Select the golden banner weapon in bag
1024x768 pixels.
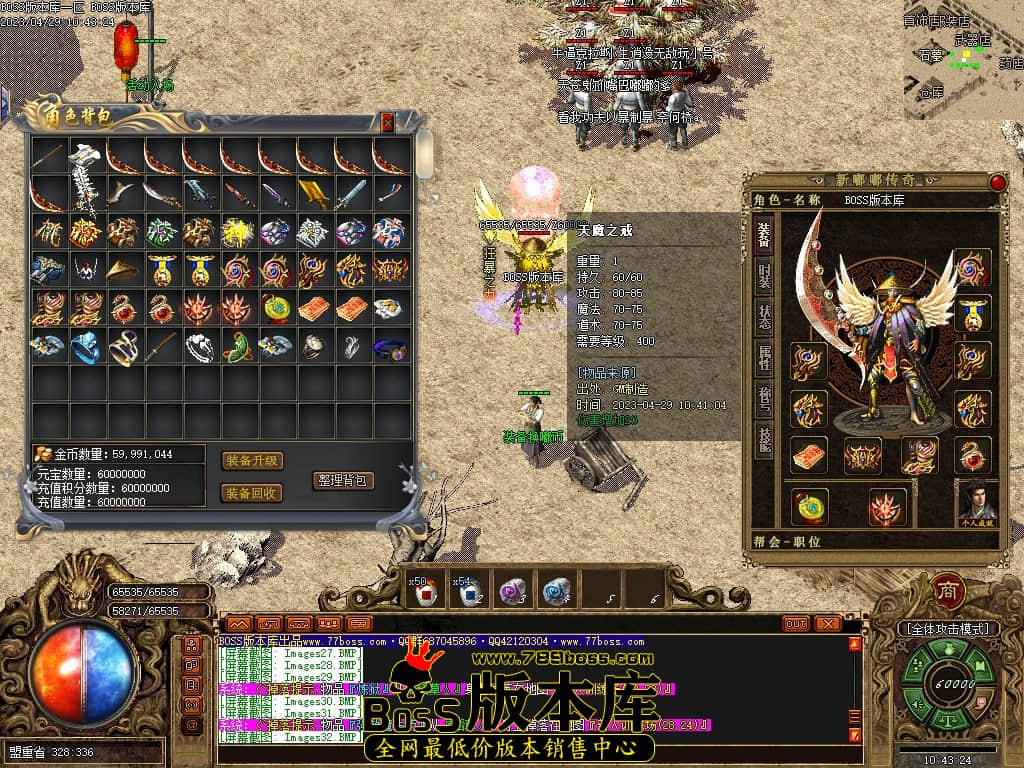(x=313, y=194)
